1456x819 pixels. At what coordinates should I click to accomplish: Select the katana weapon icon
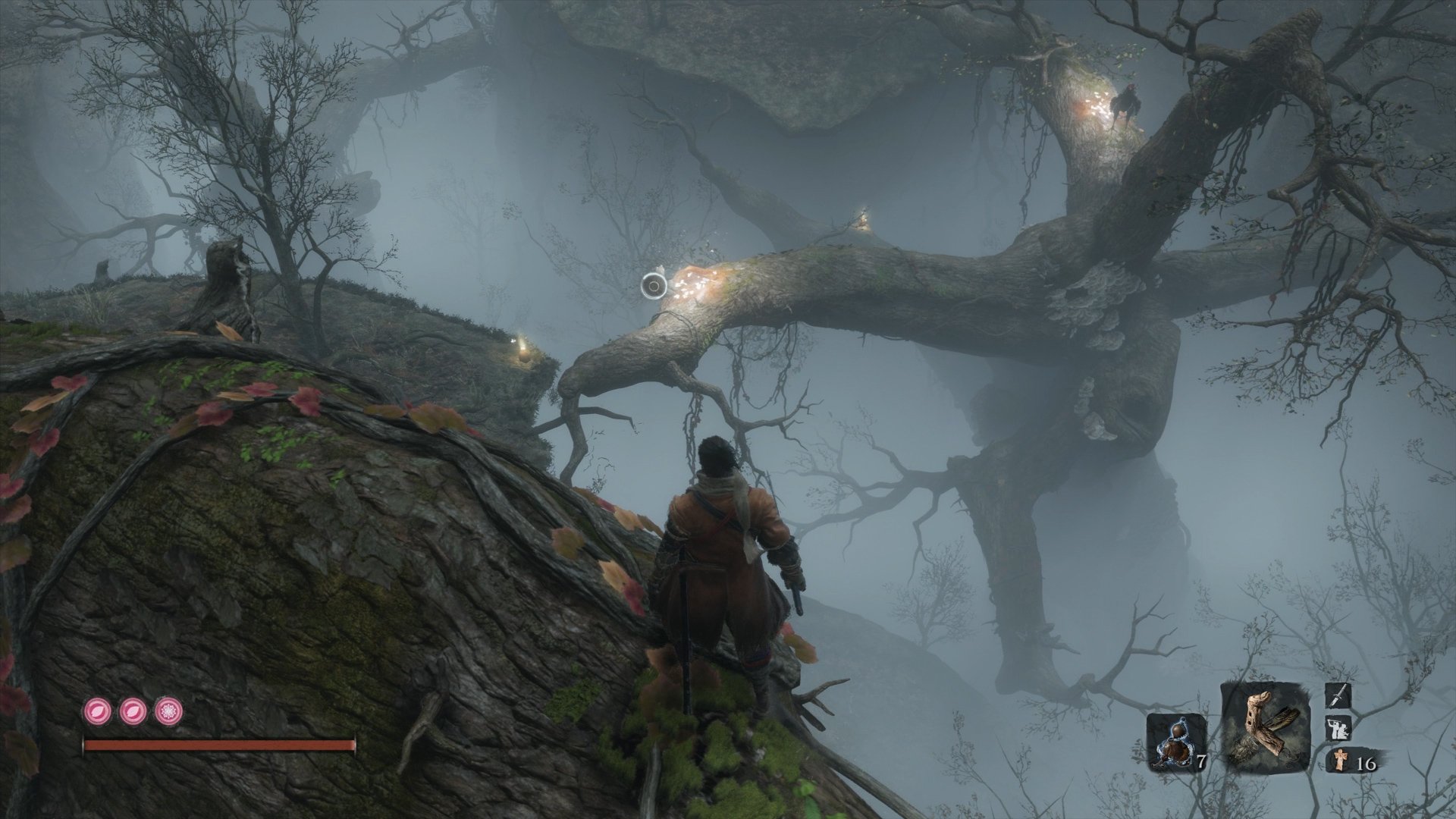click(x=1338, y=695)
